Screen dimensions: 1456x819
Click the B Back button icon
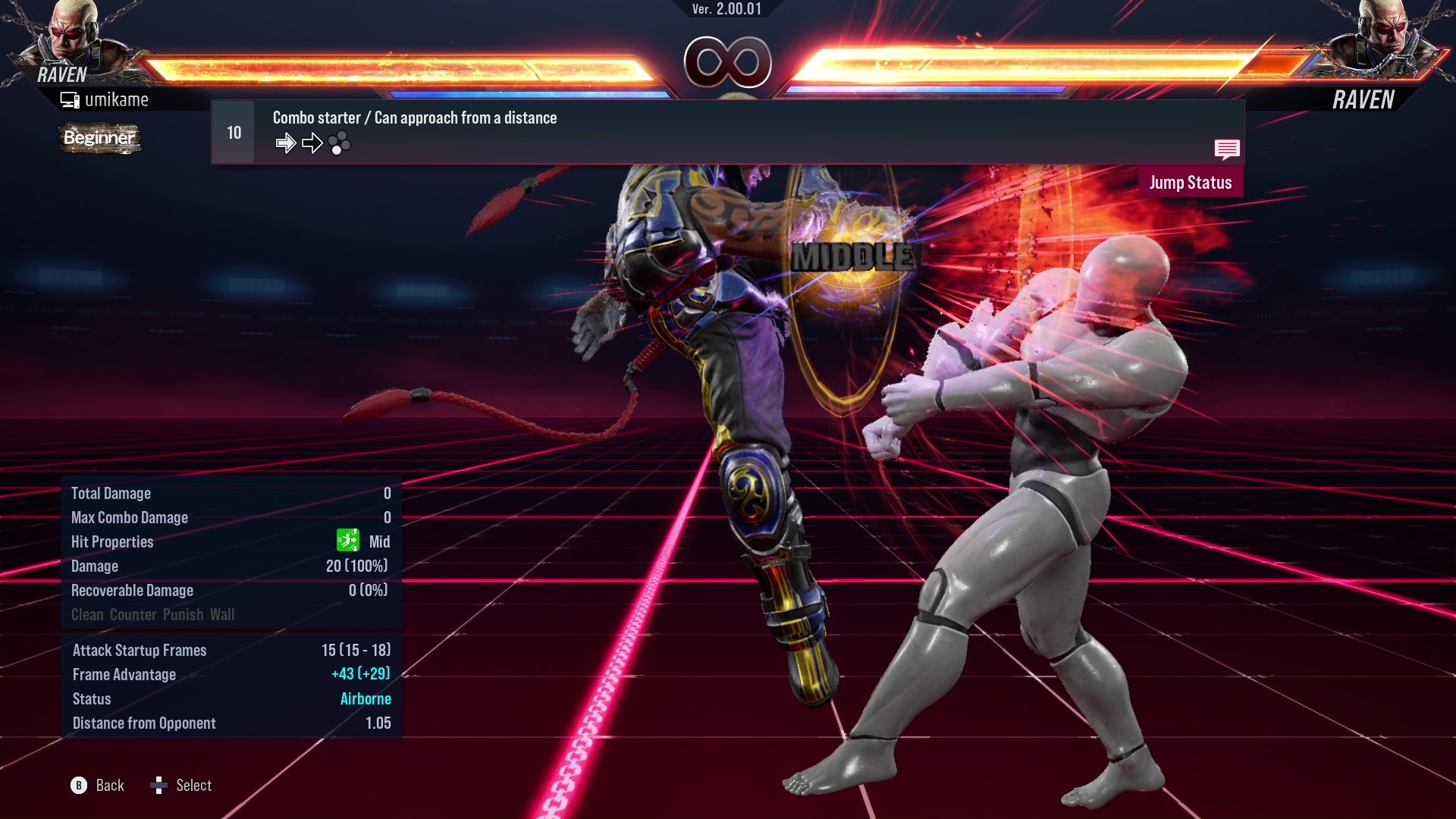78,786
